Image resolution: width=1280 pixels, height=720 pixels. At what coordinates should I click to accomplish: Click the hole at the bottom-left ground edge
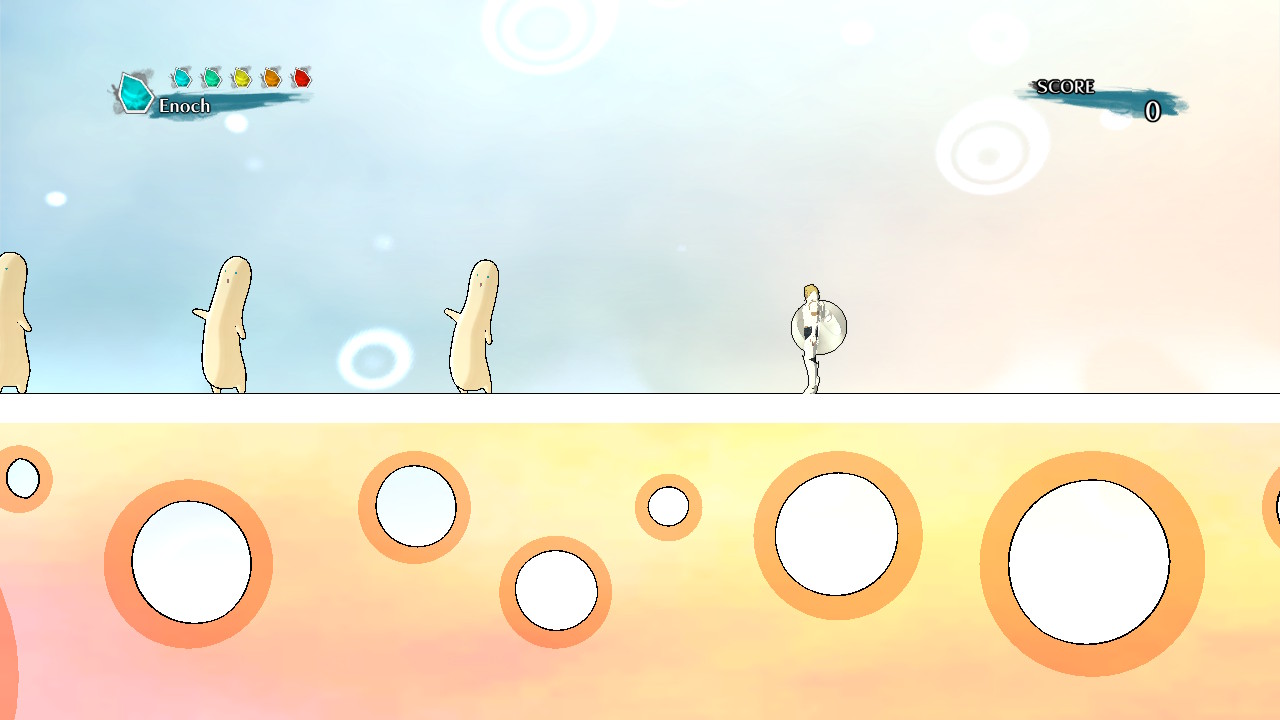[22, 478]
